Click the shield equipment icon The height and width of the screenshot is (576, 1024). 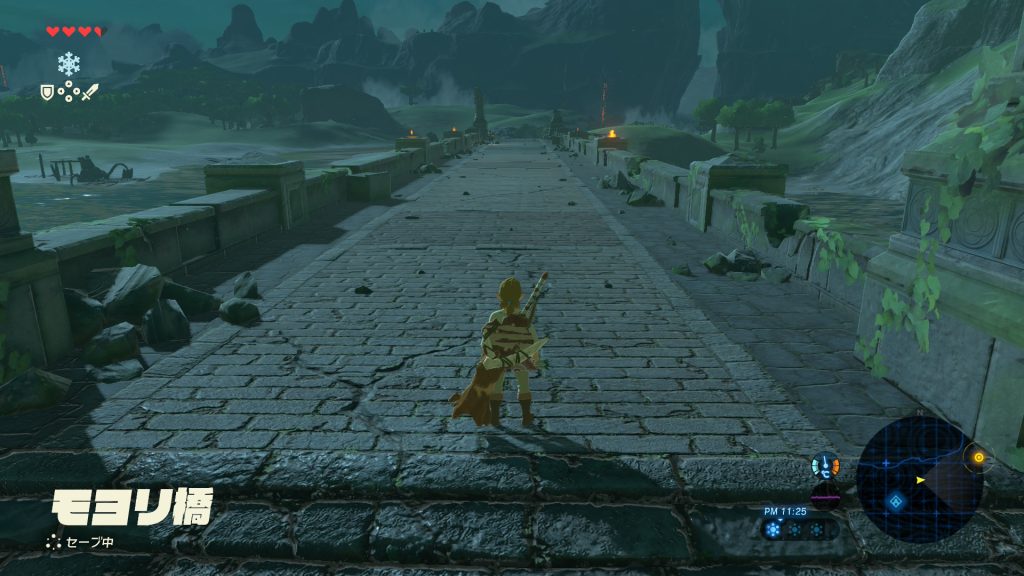click(x=45, y=92)
